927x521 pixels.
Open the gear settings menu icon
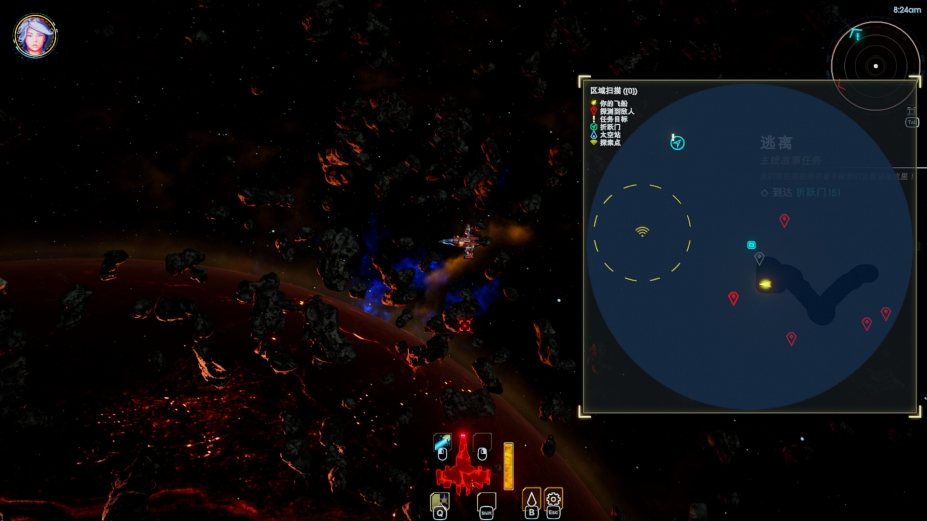click(553, 498)
